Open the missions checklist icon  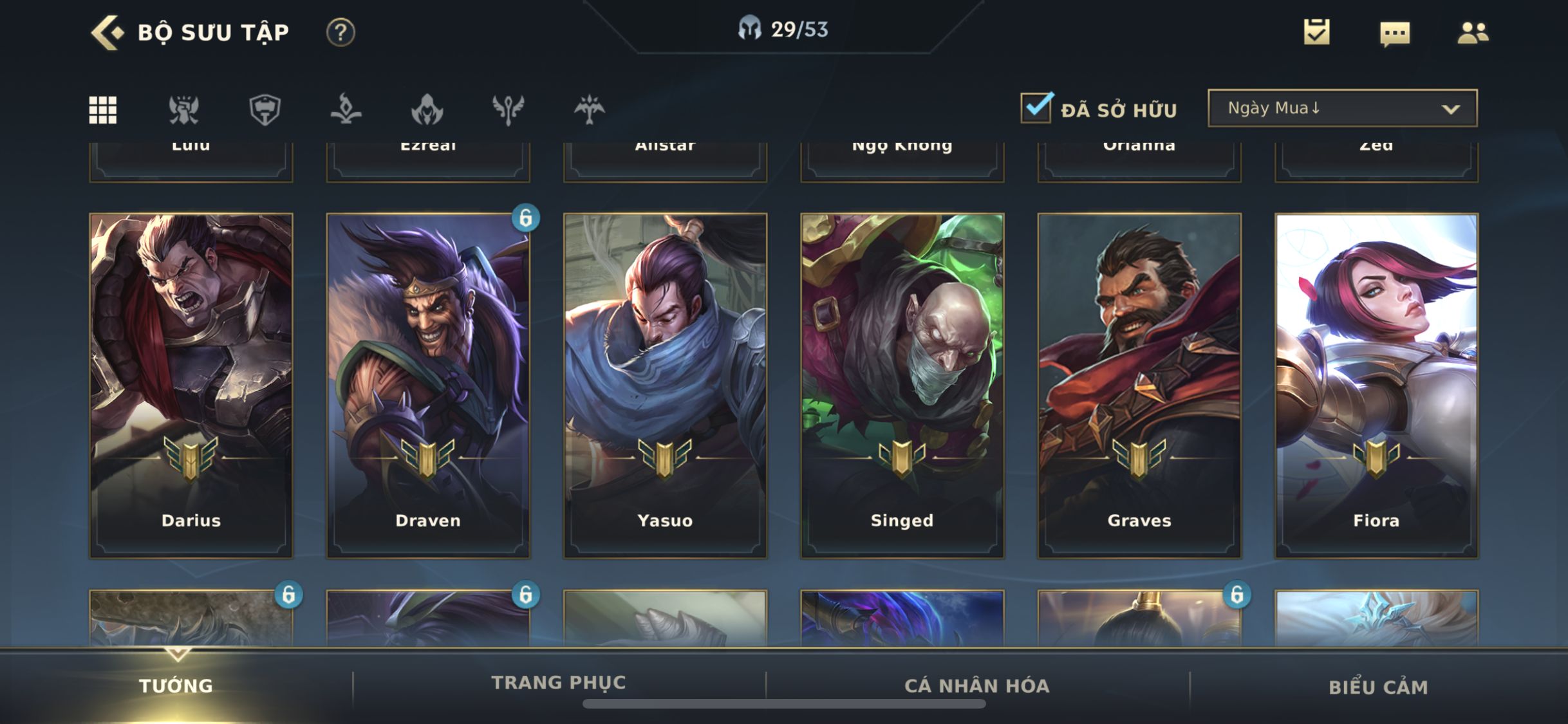pos(1316,32)
